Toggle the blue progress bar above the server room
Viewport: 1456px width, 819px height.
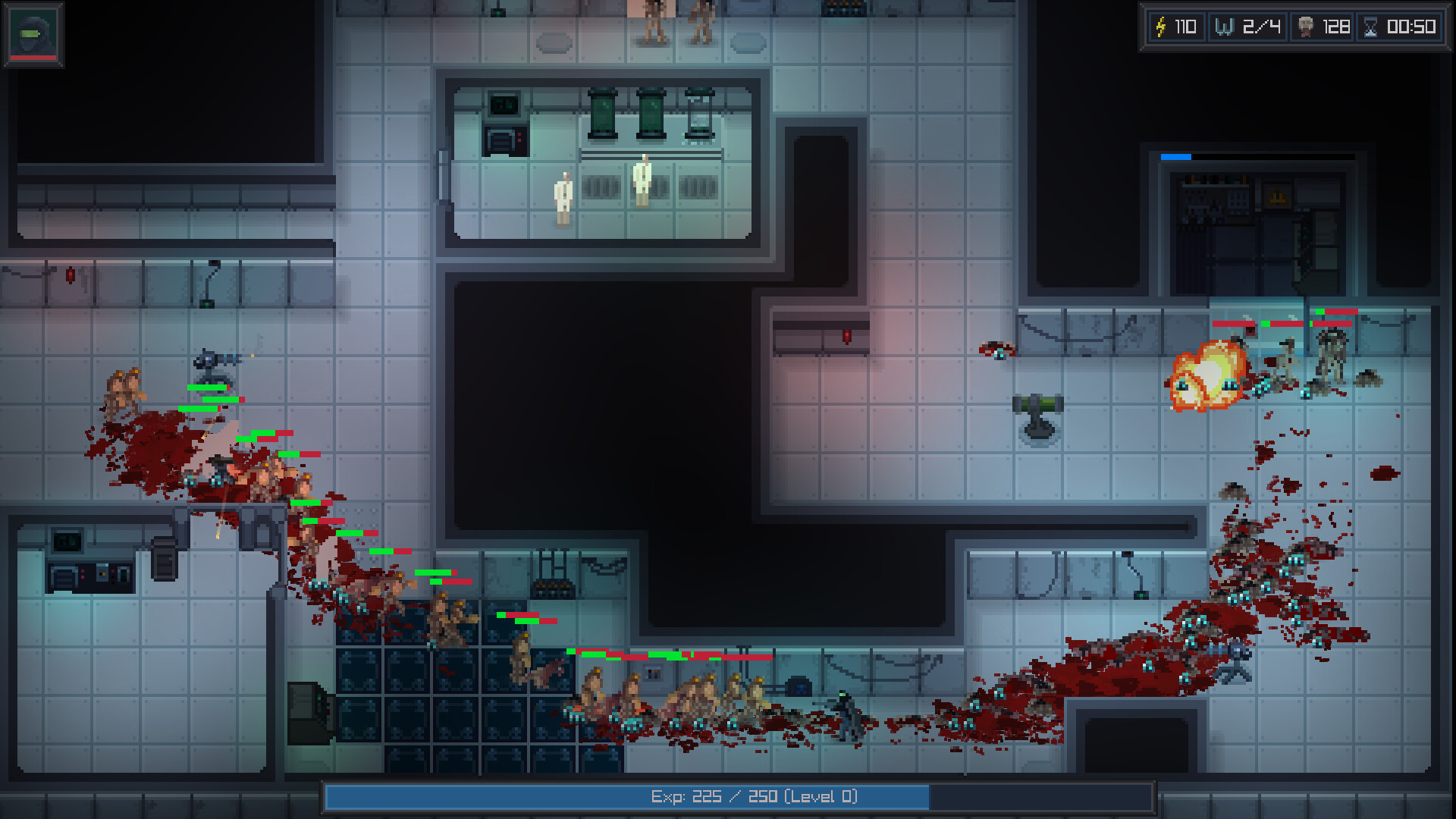pyautogui.click(x=1175, y=157)
